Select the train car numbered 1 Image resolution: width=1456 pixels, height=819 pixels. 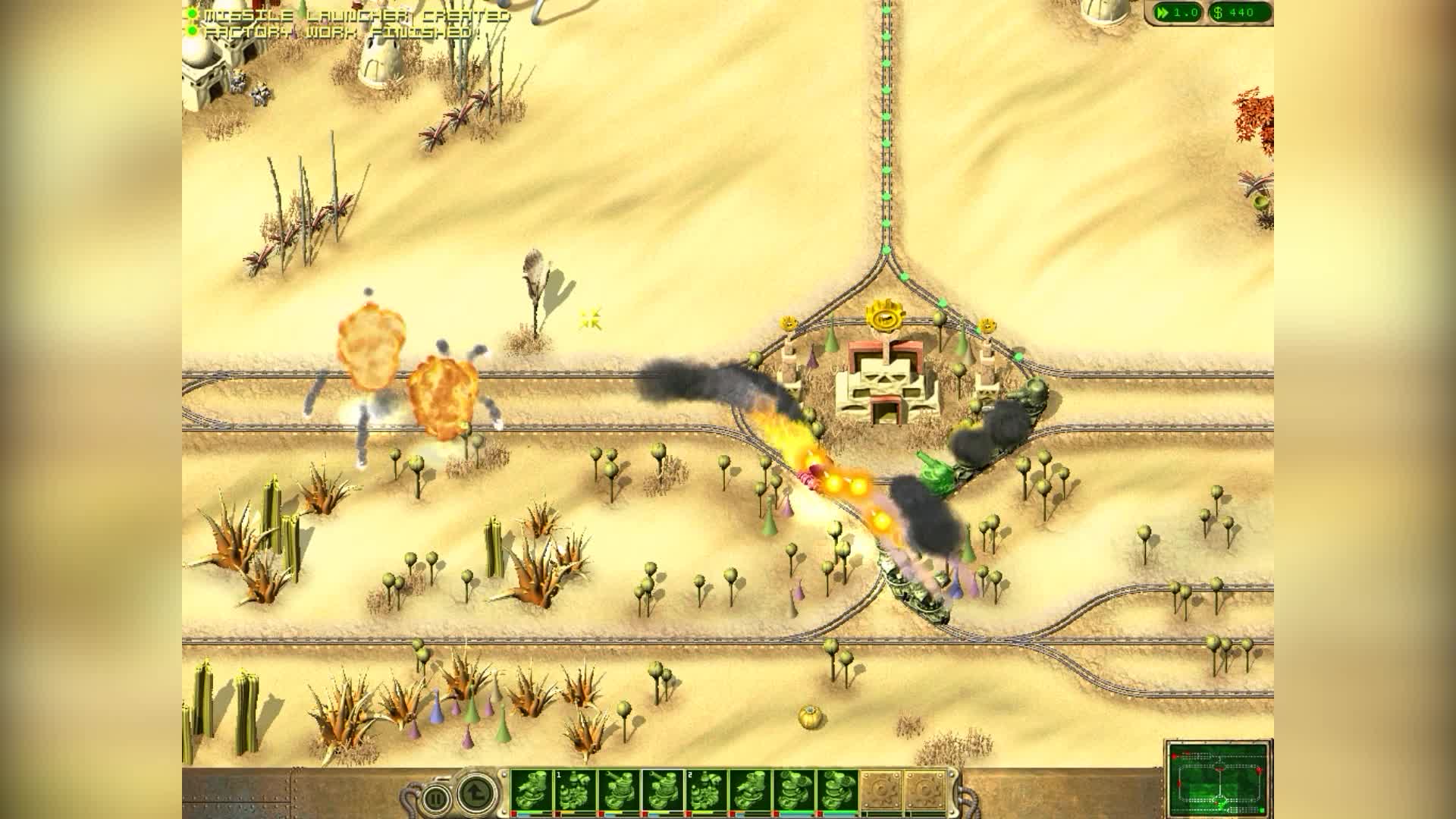575,791
